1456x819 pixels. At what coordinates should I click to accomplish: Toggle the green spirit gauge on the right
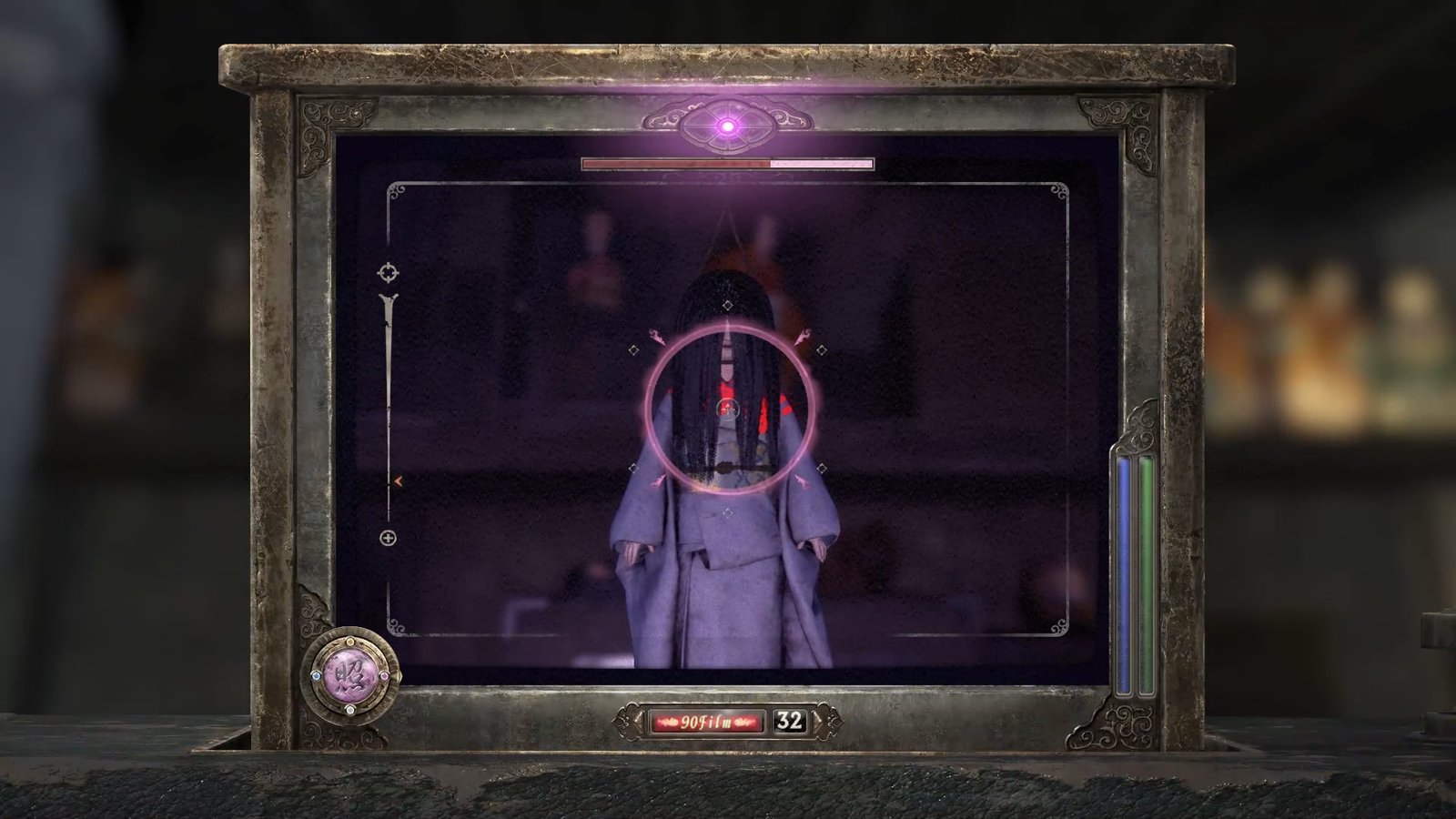coord(1148,573)
